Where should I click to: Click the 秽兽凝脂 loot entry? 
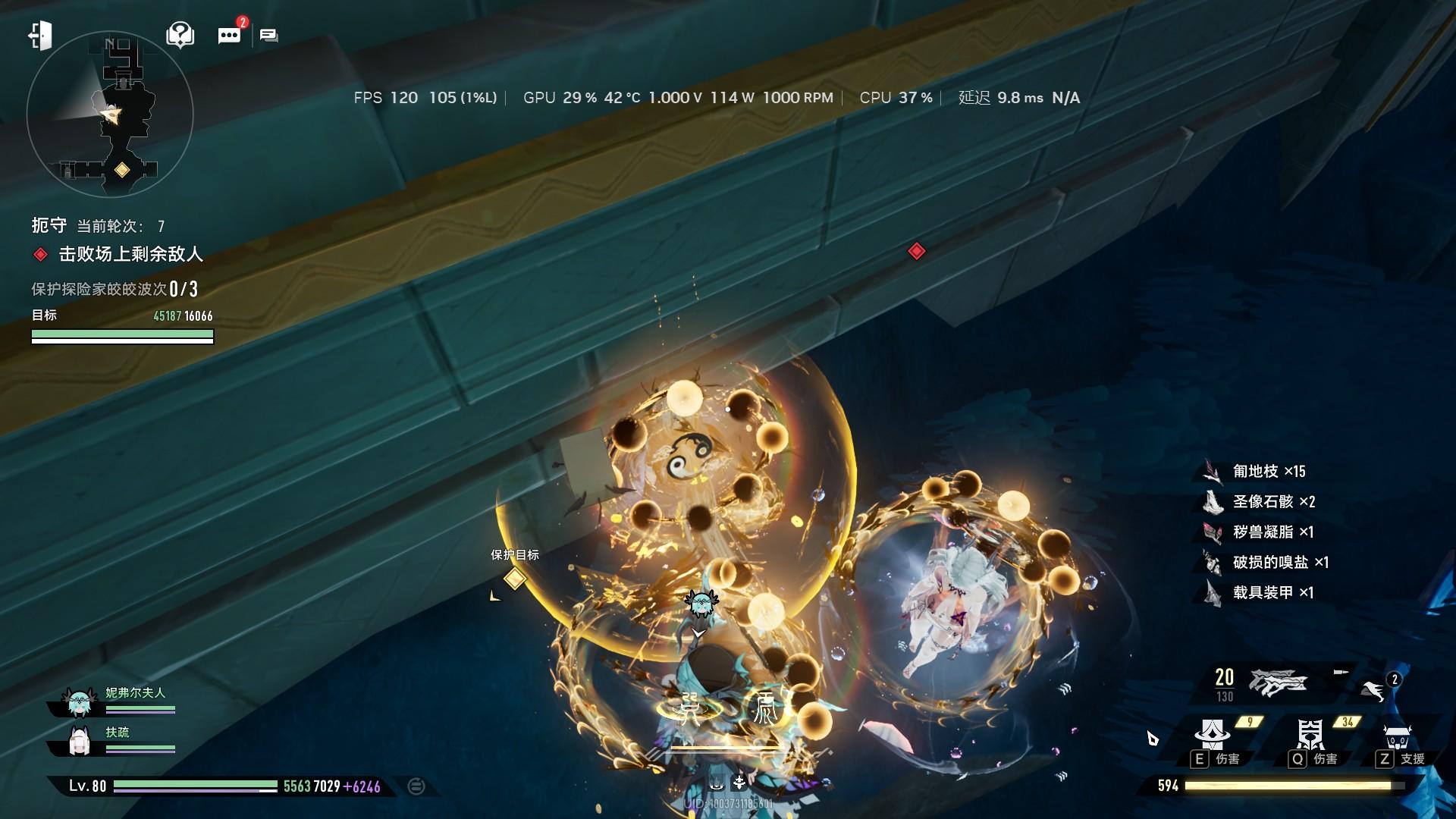click(x=1272, y=532)
